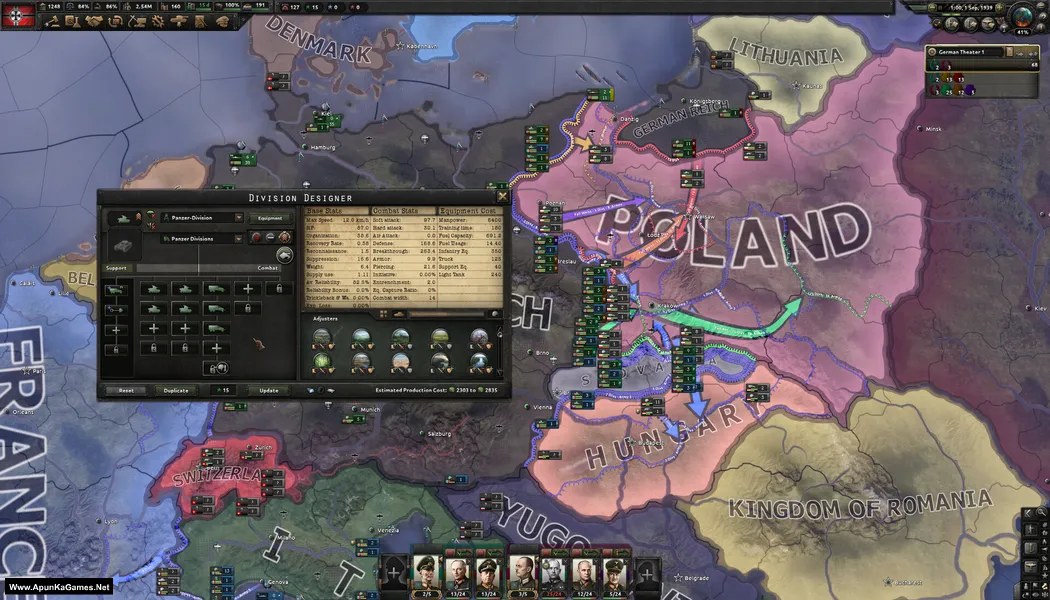Click the grey back-arrow button in designer

click(x=284, y=254)
